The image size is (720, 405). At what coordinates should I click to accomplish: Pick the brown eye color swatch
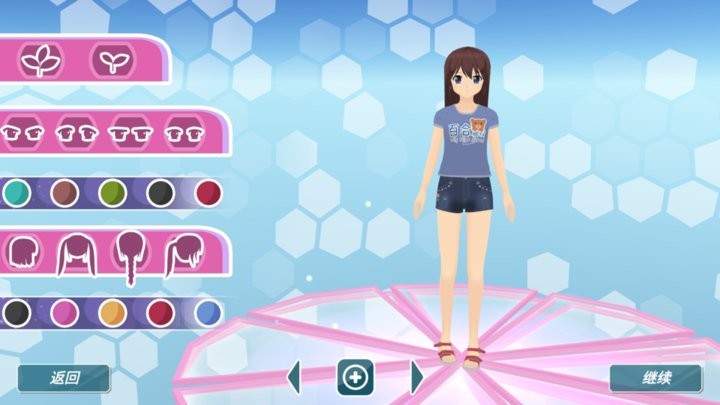click(x=64, y=192)
